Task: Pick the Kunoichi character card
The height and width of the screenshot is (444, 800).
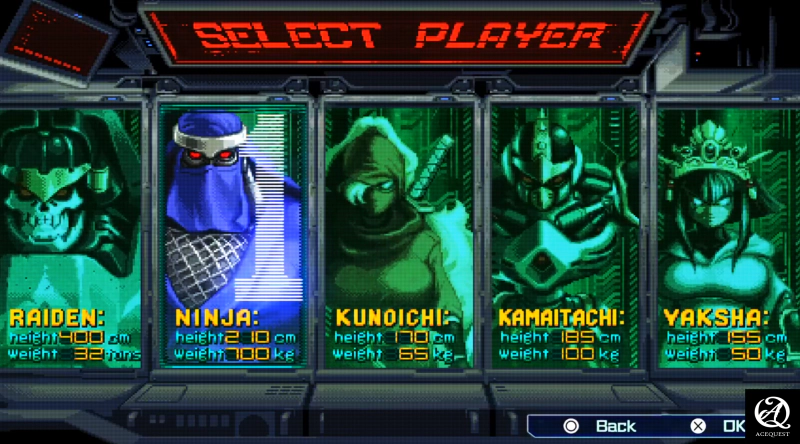Action: (x=397, y=230)
